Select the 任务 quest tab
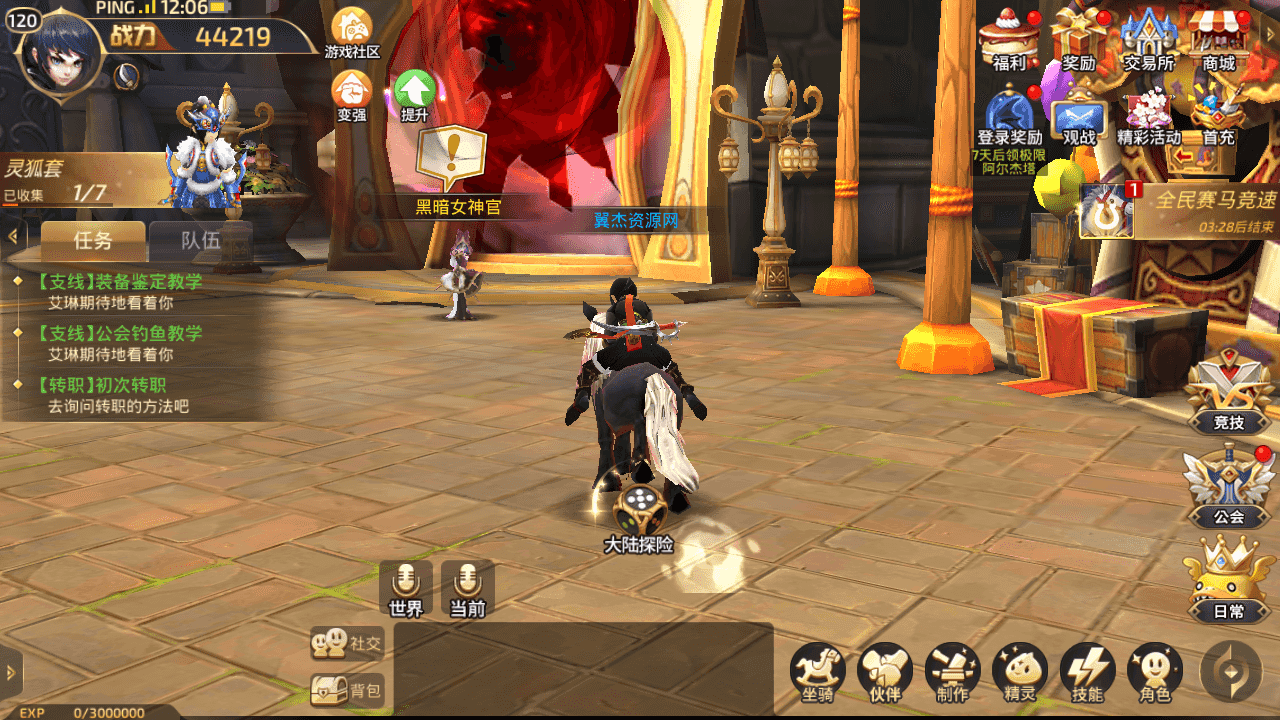This screenshot has width=1280, height=720. pos(93,240)
